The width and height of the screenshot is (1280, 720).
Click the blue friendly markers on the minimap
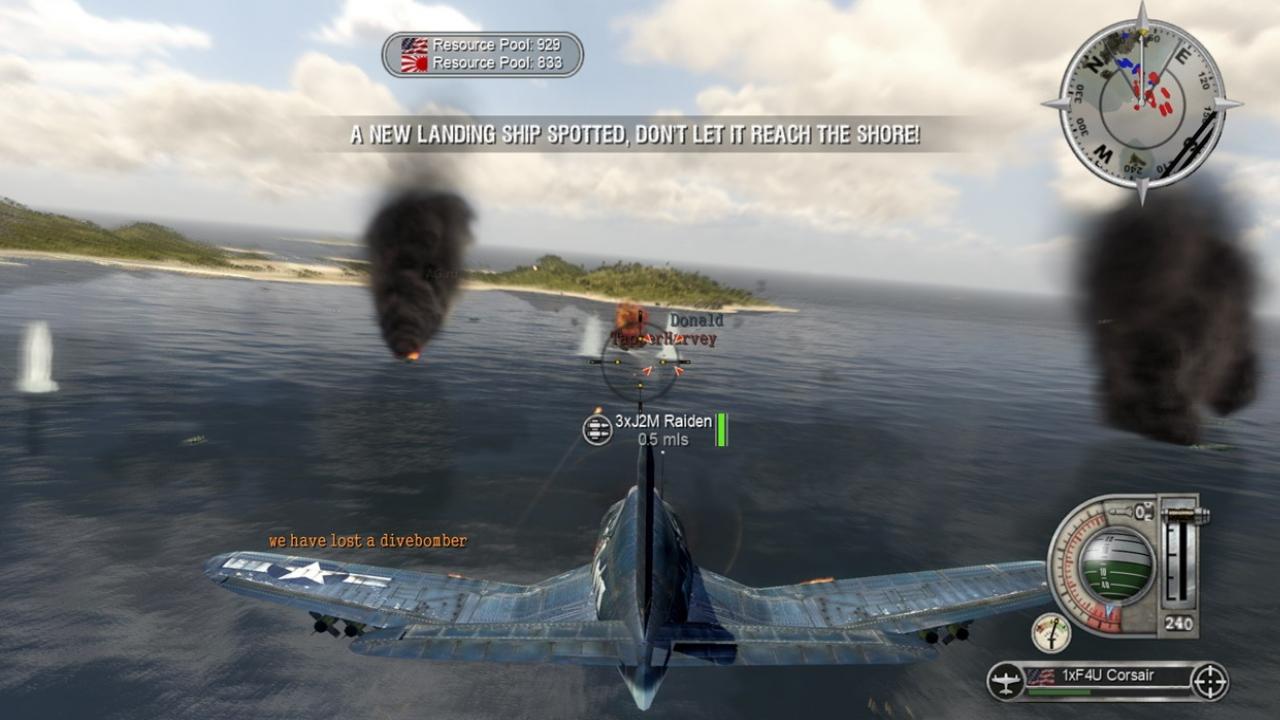[1128, 64]
